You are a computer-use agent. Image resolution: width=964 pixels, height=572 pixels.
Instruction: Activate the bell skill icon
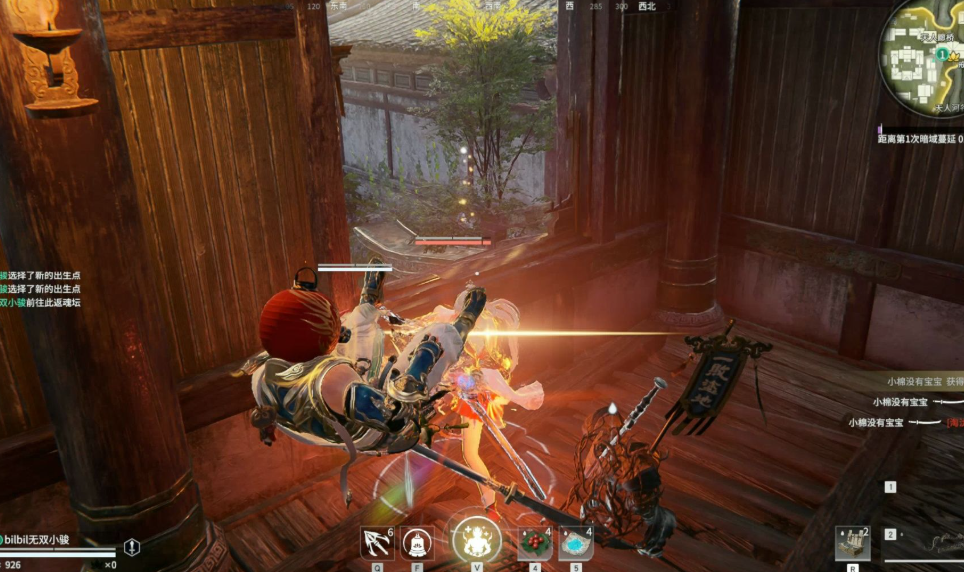(418, 543)
